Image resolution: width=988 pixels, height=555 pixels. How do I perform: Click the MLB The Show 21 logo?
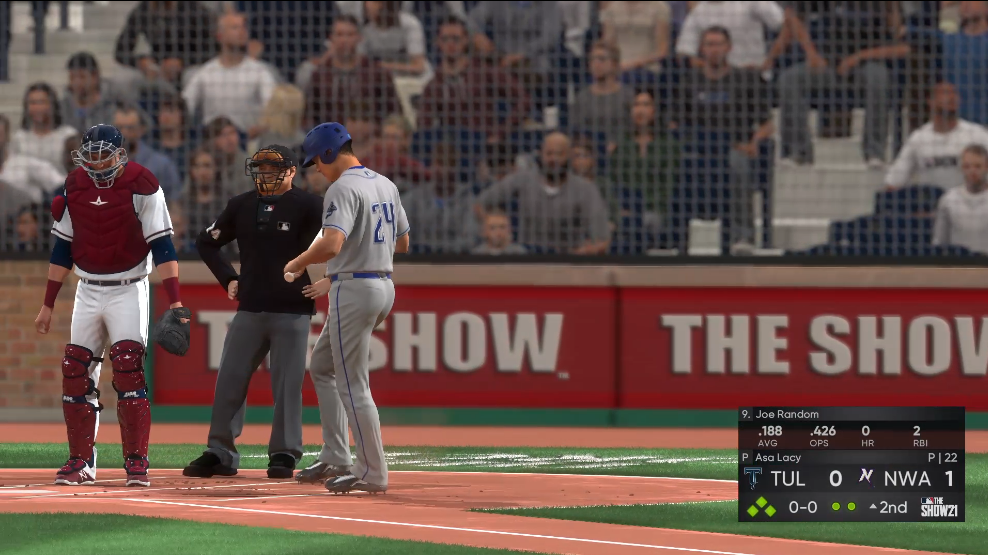click(939, 506)
